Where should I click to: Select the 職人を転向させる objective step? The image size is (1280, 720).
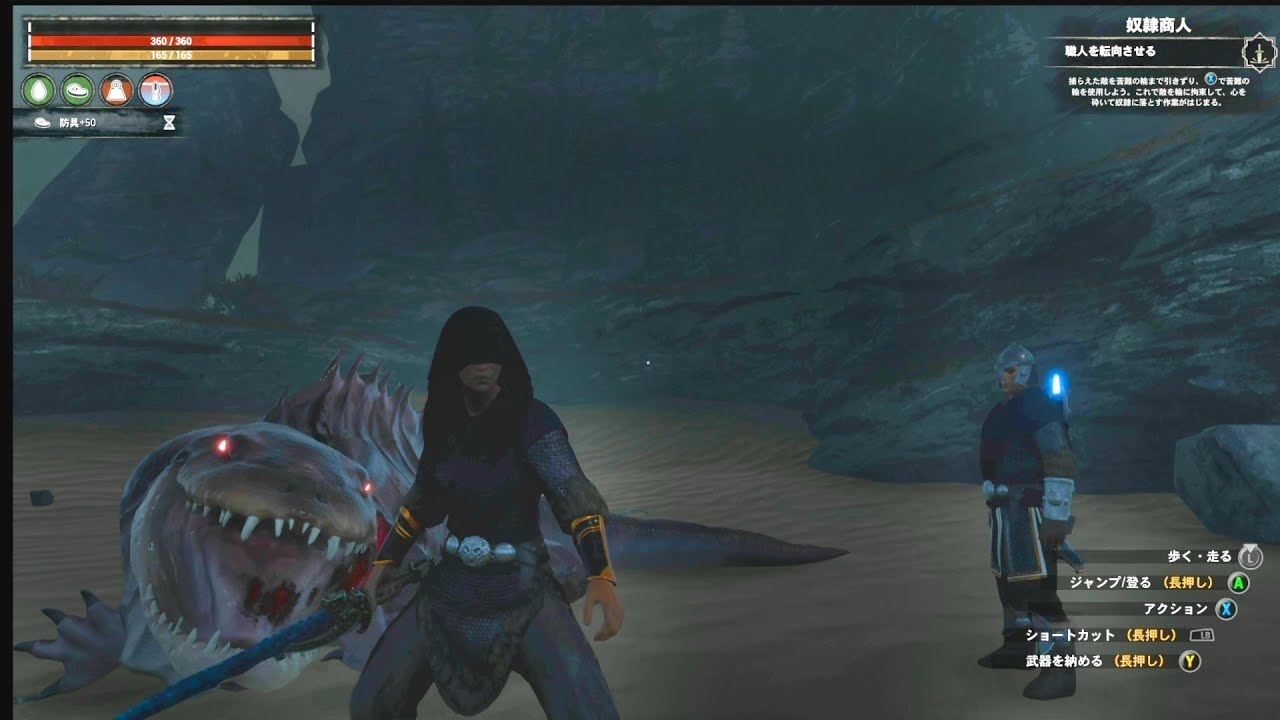click(1110, 51)
